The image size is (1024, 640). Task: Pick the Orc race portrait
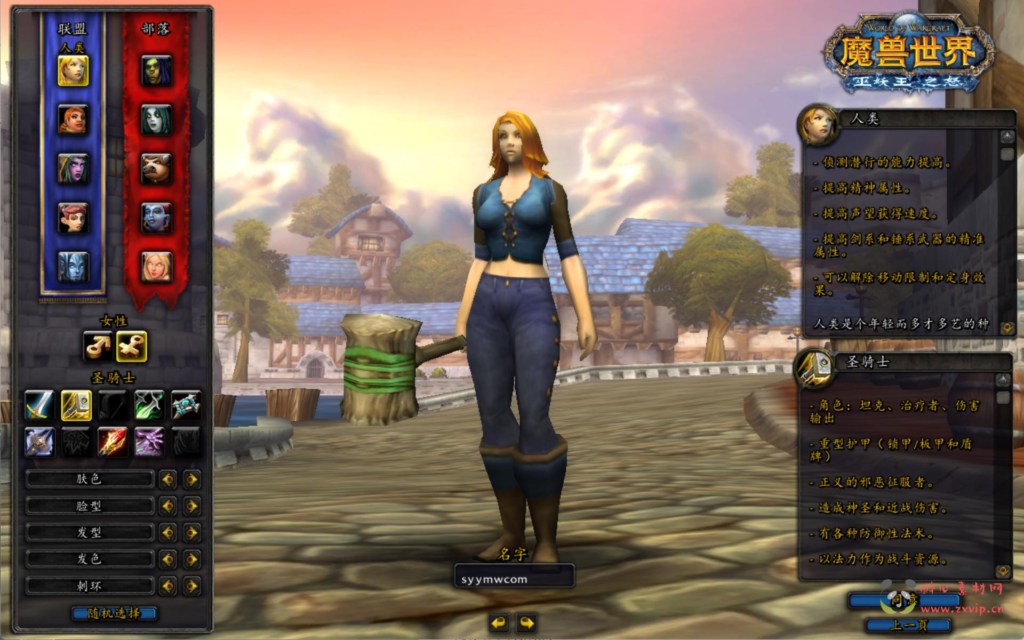pyautogui.click(x=156, y=70)
